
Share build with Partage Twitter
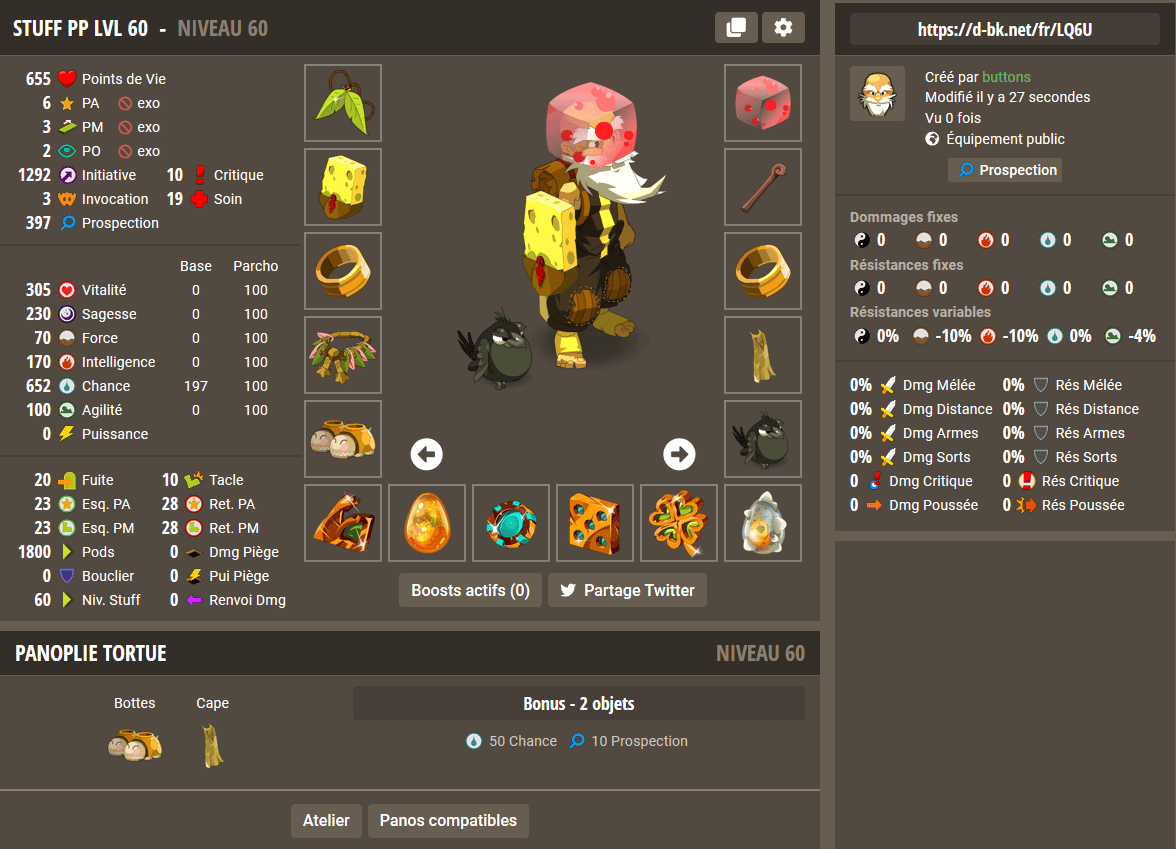pos(627,590)
